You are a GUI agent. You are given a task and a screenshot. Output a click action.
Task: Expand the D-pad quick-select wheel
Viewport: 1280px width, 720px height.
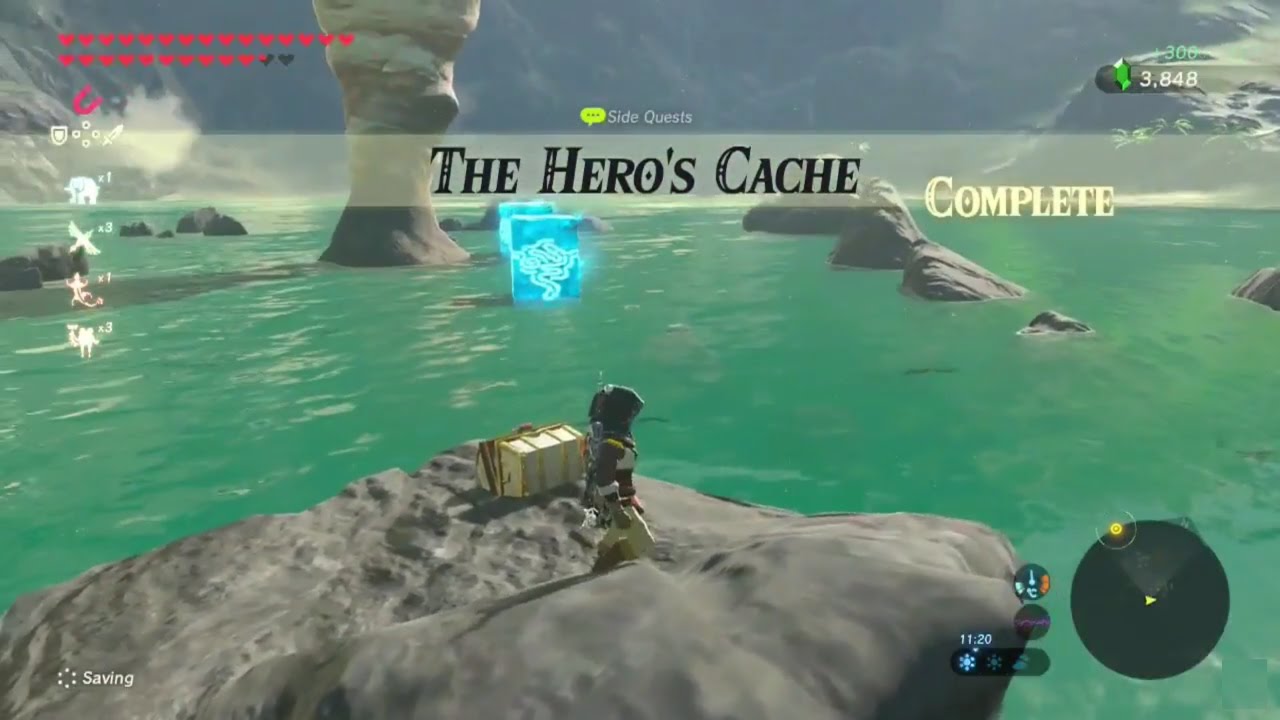85,135
